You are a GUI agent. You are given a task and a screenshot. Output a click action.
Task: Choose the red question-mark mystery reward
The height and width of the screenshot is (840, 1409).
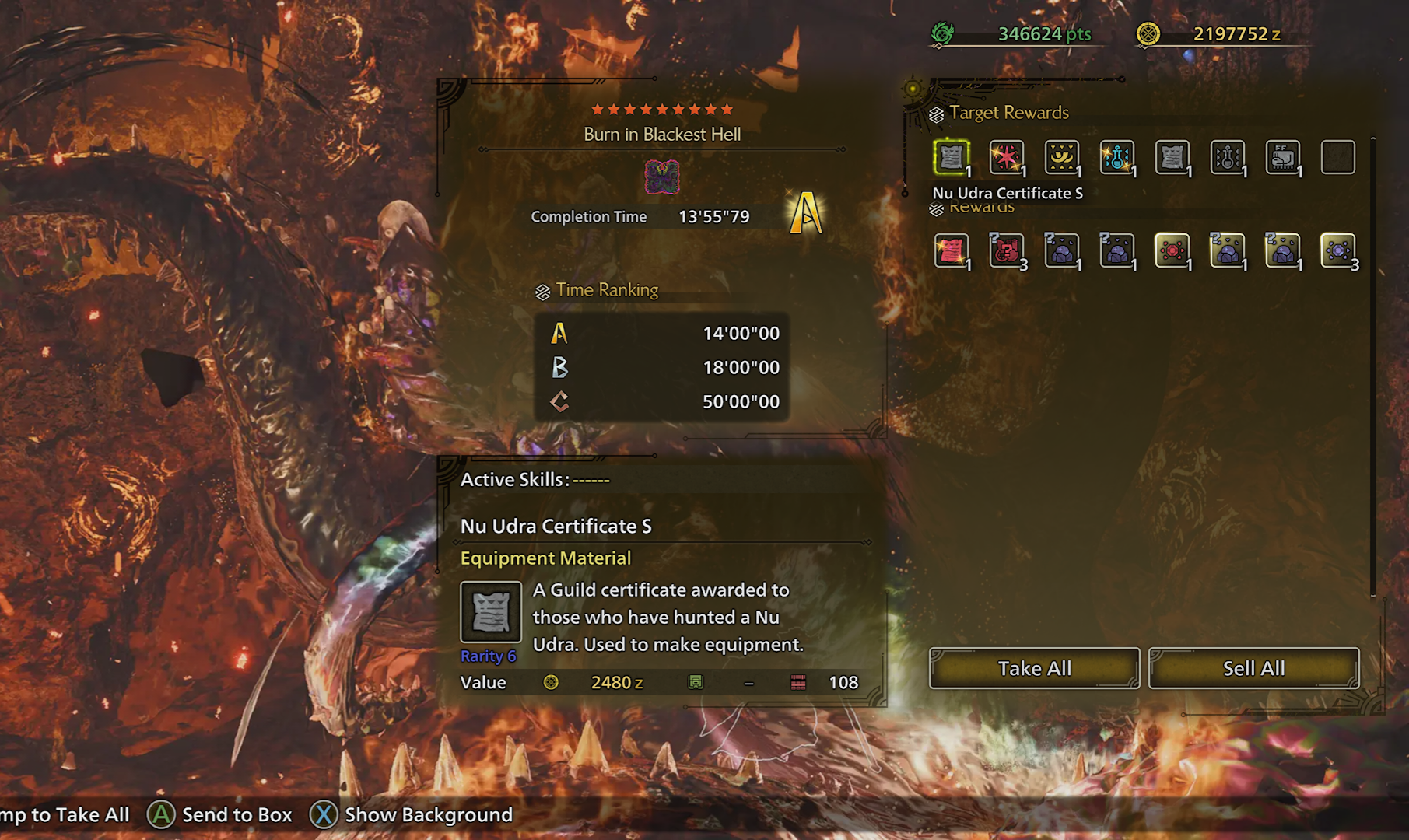[x=1006, y=250]
